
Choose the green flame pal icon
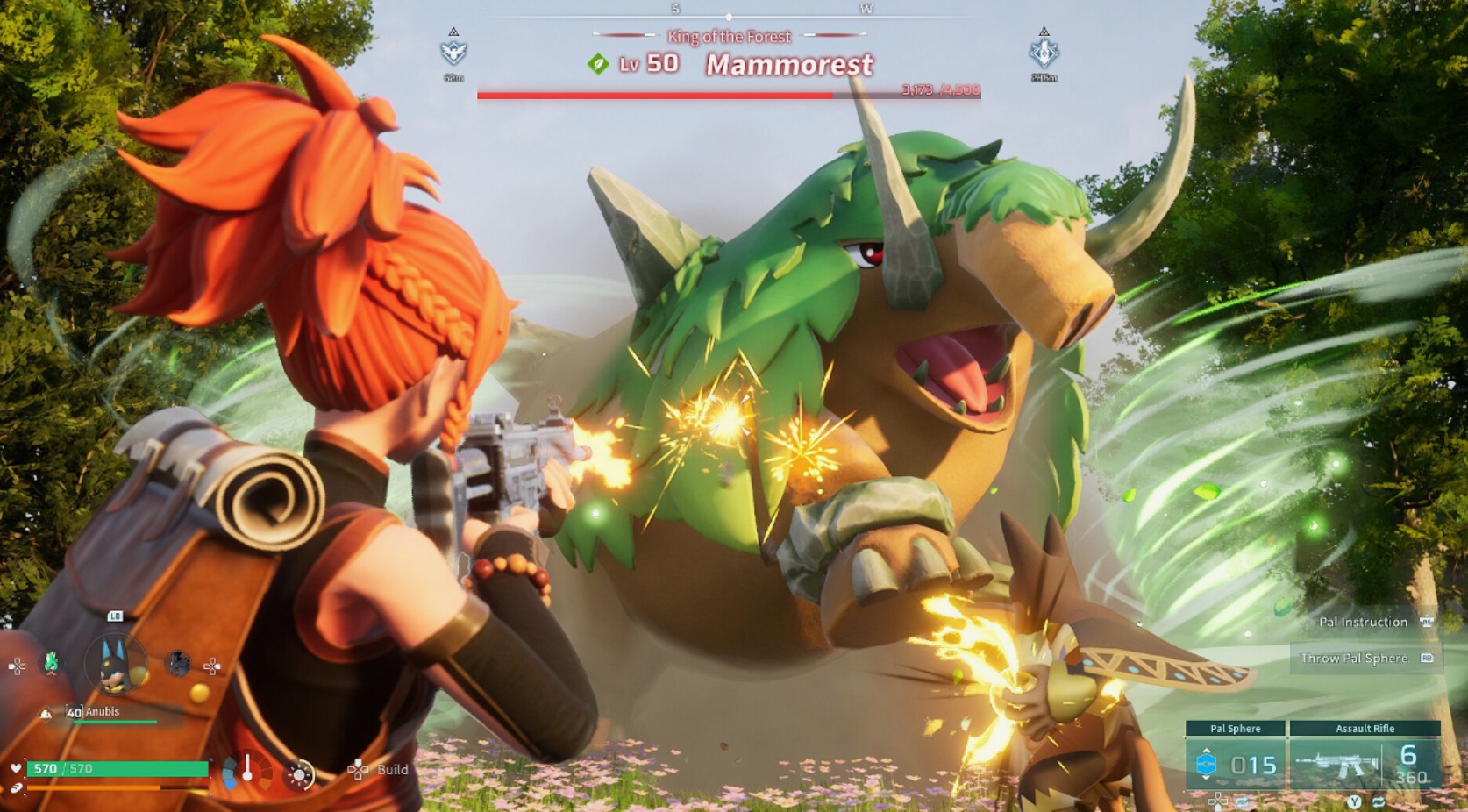pos(52,664)
